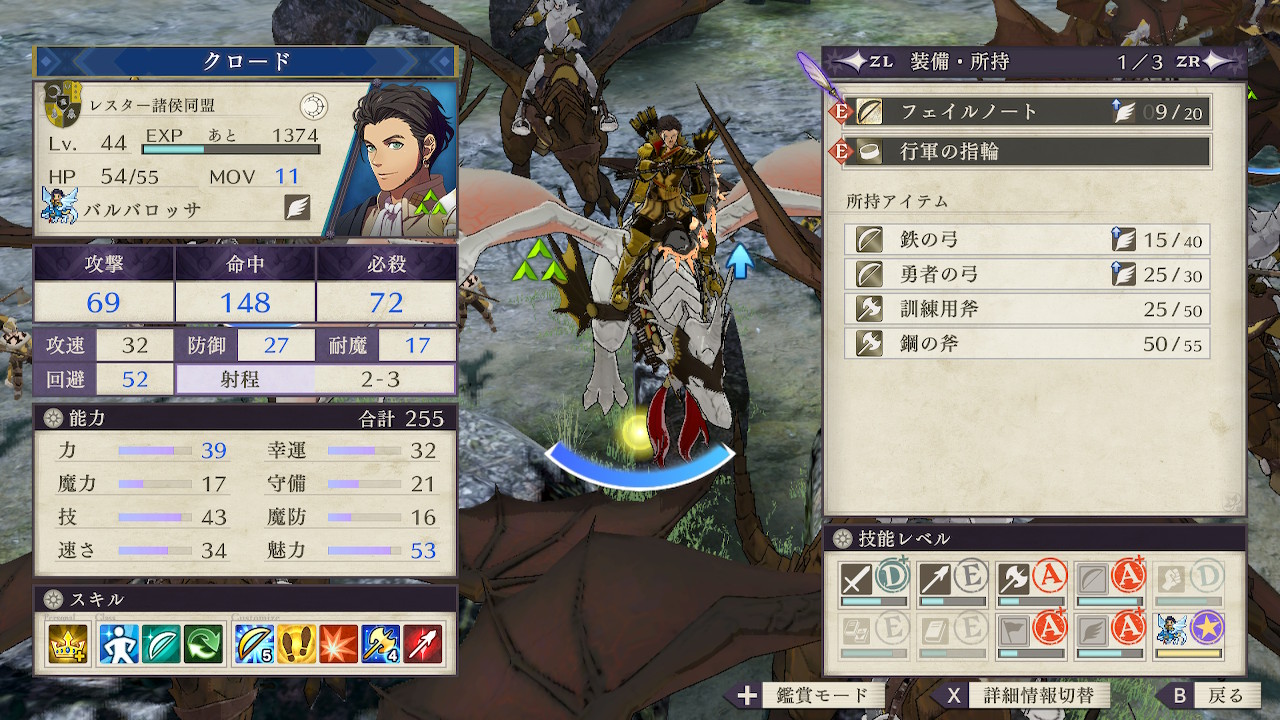
Task: Click the golden crown personal skill icon
Action: (x=68, y=643)
